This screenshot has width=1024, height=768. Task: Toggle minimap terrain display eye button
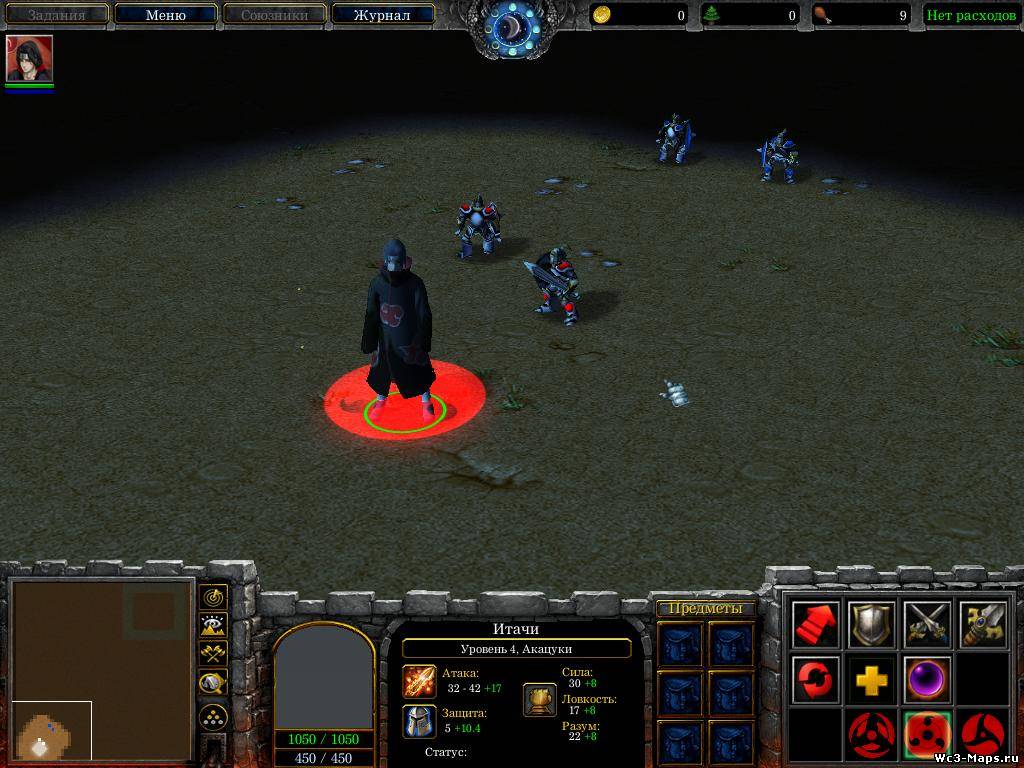click(213, 626)
